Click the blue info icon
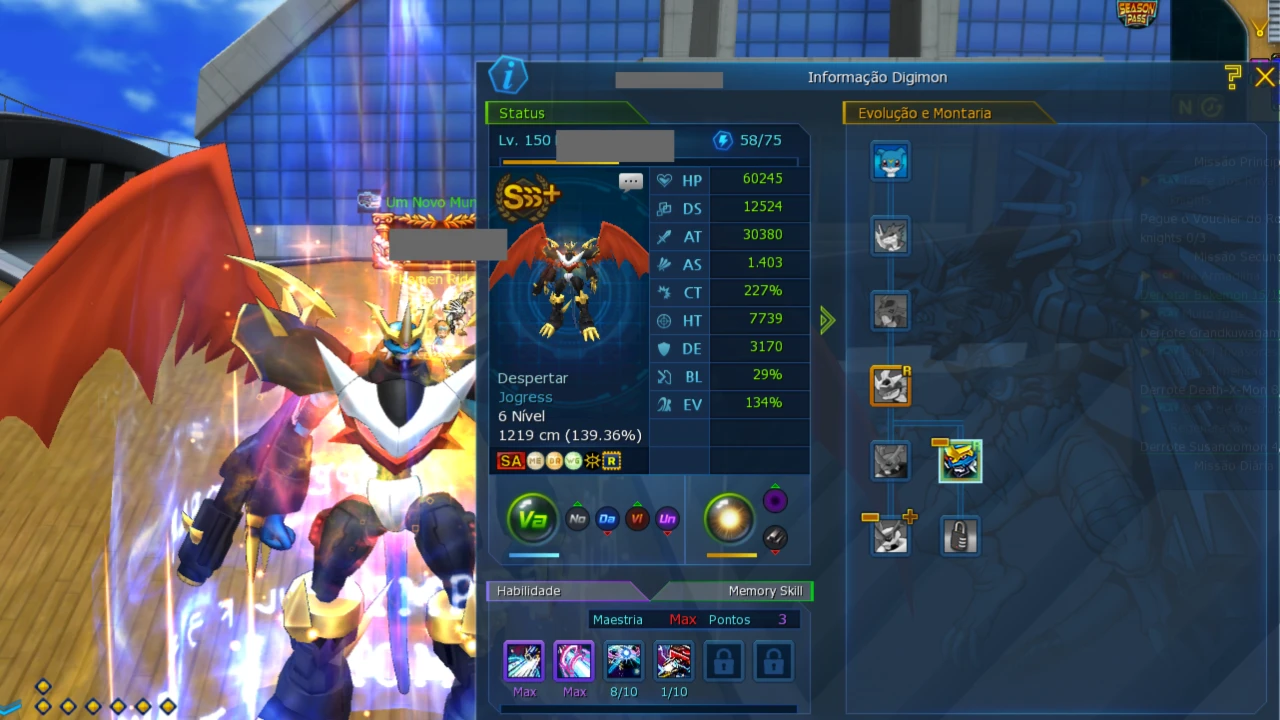The height and width of the screenshot is (720, 1280). click(x=508, y=76)
